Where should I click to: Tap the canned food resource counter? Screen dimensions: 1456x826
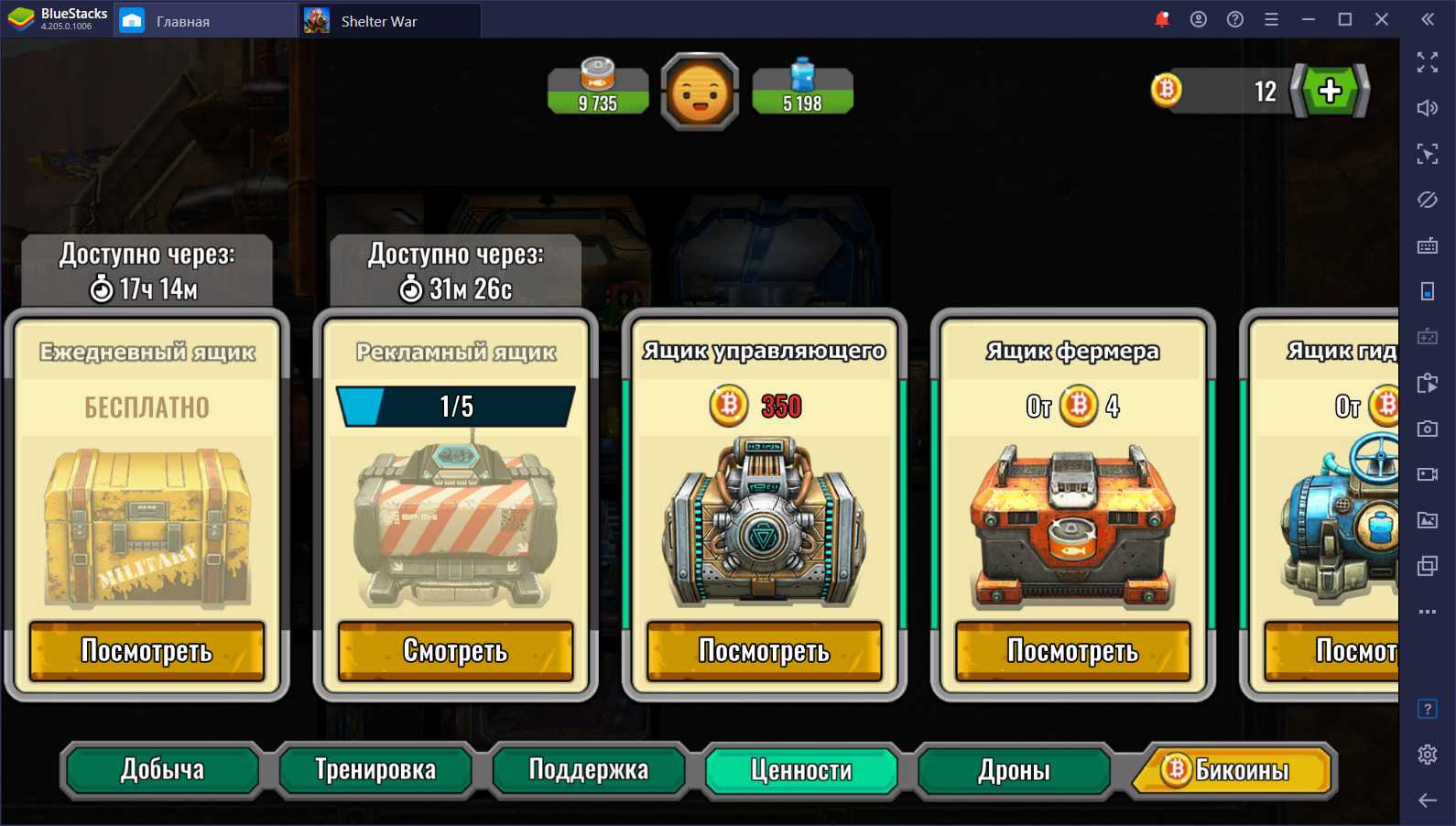click(x=598, y=90)
